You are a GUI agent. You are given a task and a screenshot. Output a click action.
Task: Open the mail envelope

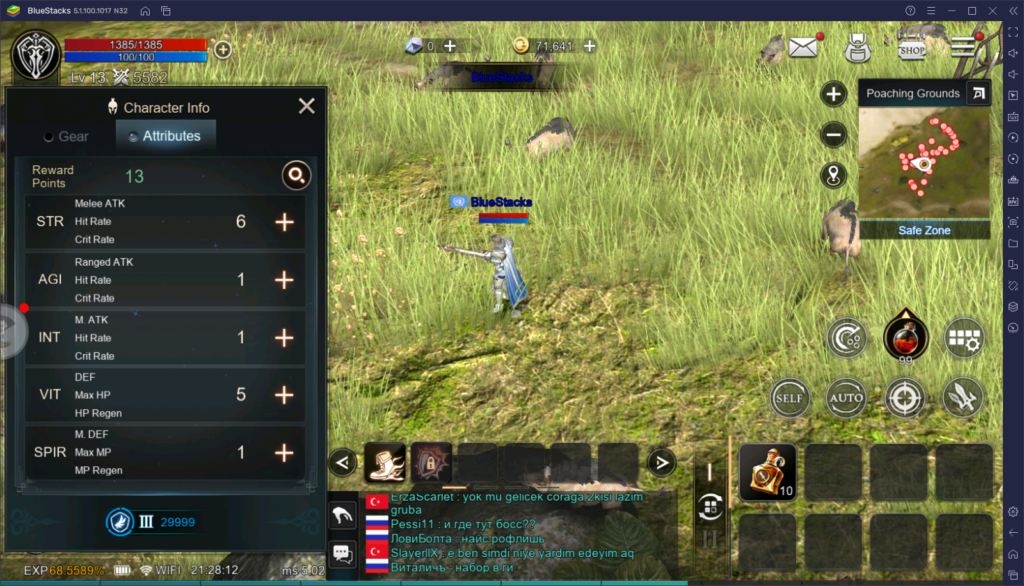click(803, 47)
